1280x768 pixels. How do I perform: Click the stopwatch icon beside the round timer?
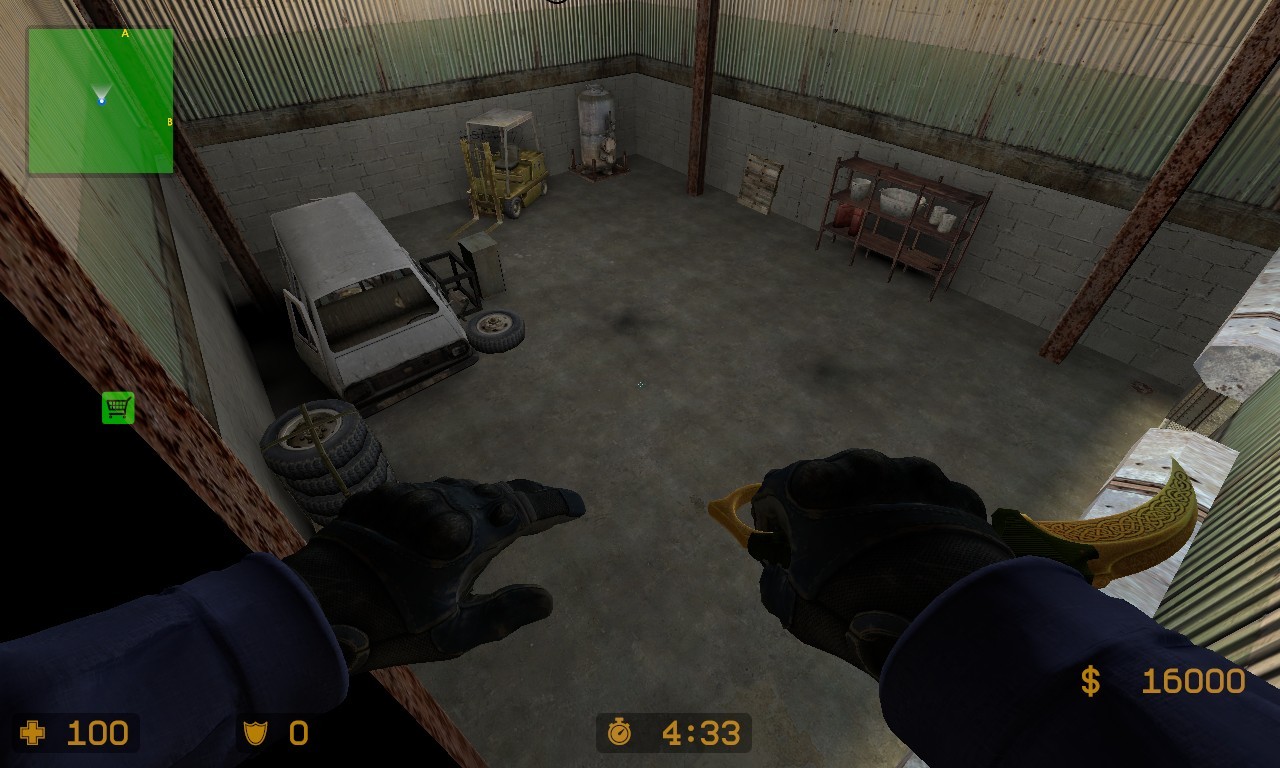[620, 733]
